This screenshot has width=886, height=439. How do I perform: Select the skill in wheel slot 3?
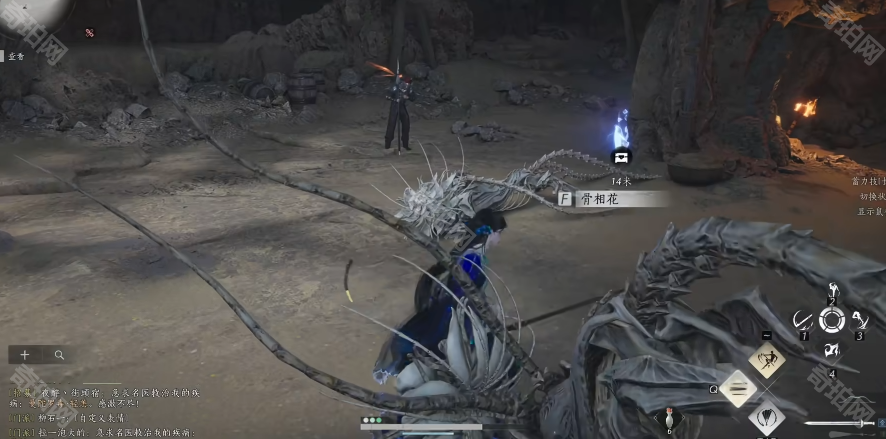pos(860,320)
